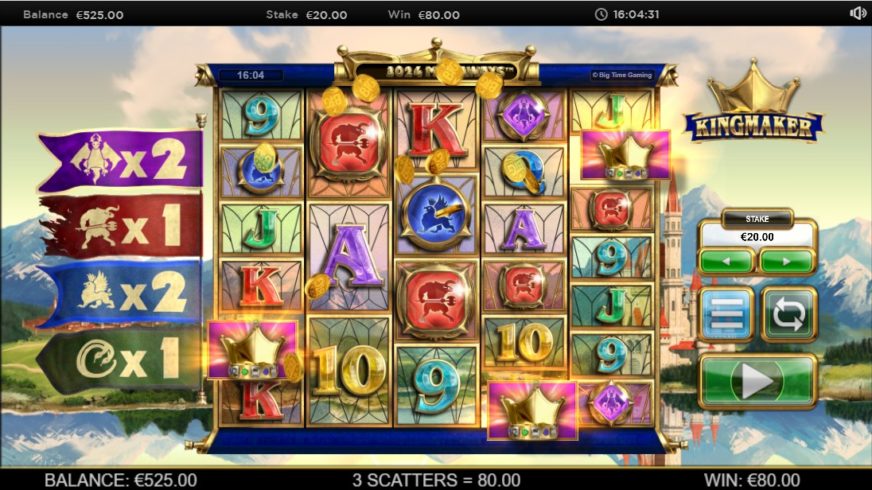
Task: Activate the autoplay circular arrows button
Action: (x=789, y=315)
